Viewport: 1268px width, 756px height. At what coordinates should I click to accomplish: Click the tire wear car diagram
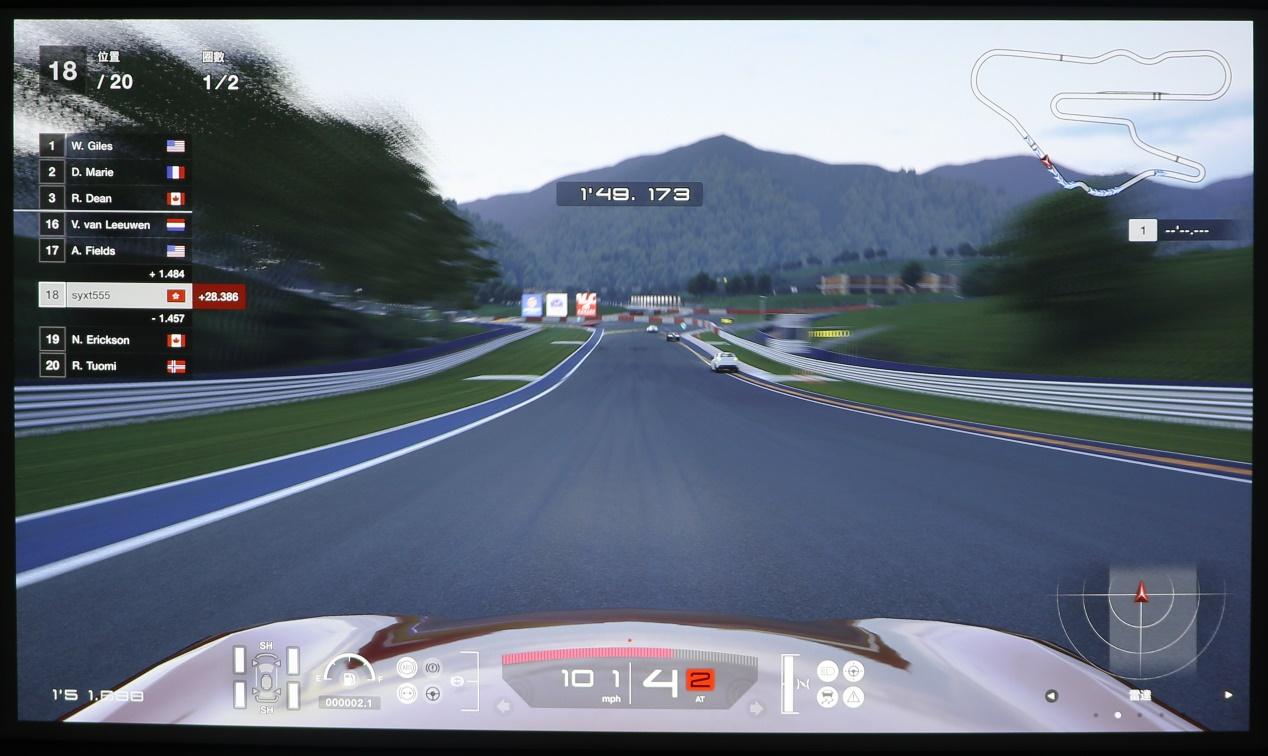click(266, 678)
